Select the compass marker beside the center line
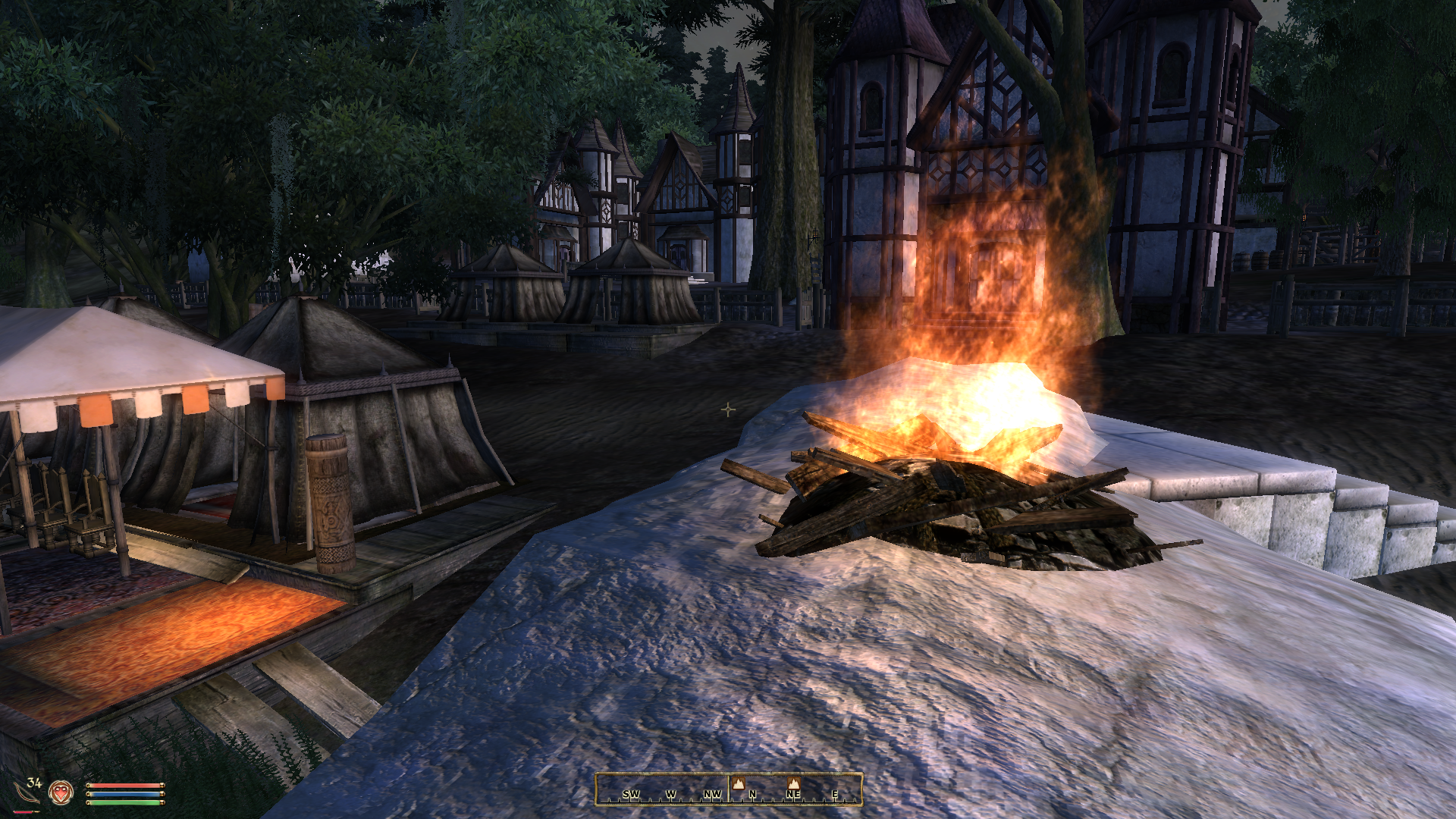This screenshot has height=819, width=1456. click(x=739, y=783)
